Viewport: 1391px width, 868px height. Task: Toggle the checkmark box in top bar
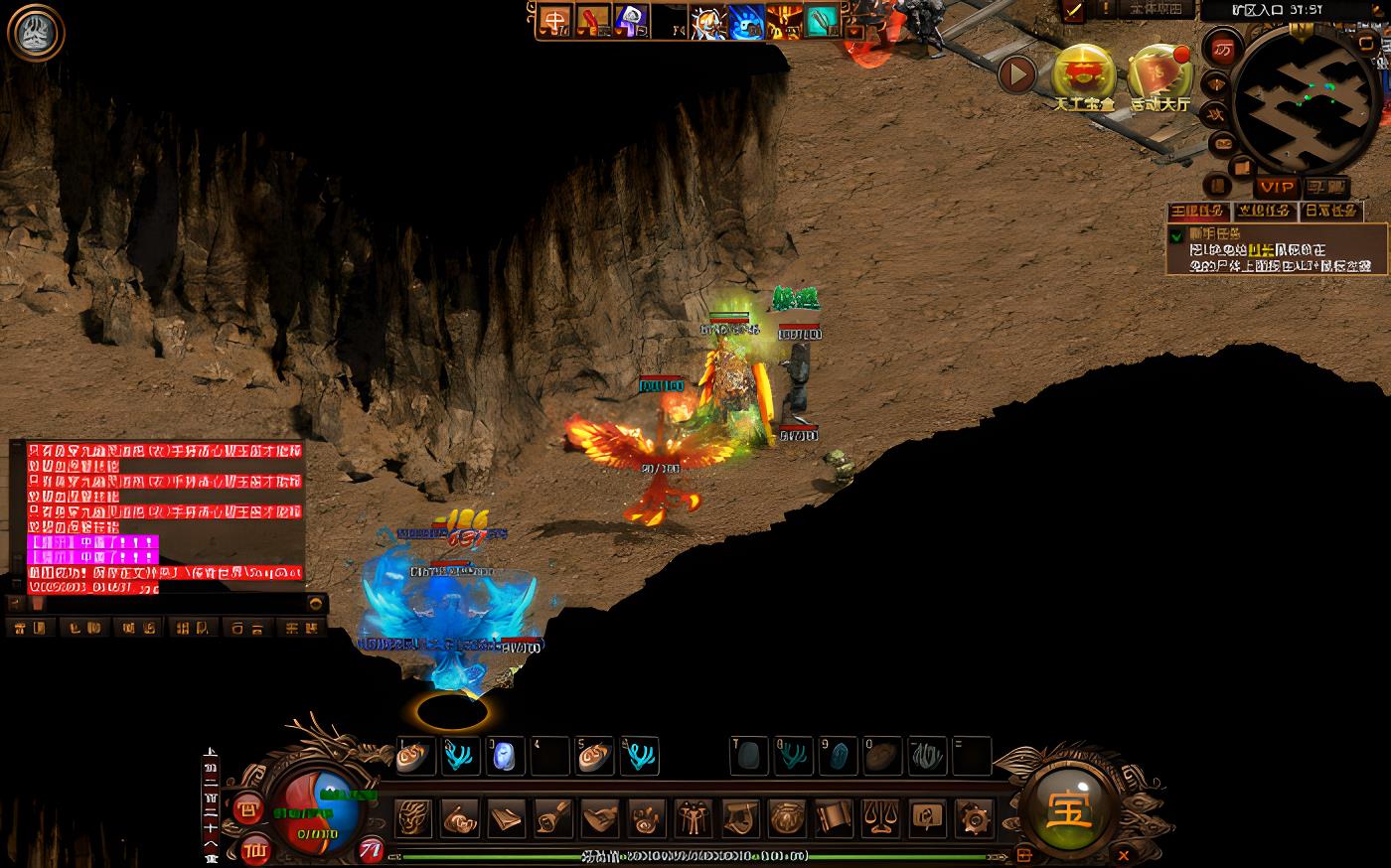pos(1073,10)
